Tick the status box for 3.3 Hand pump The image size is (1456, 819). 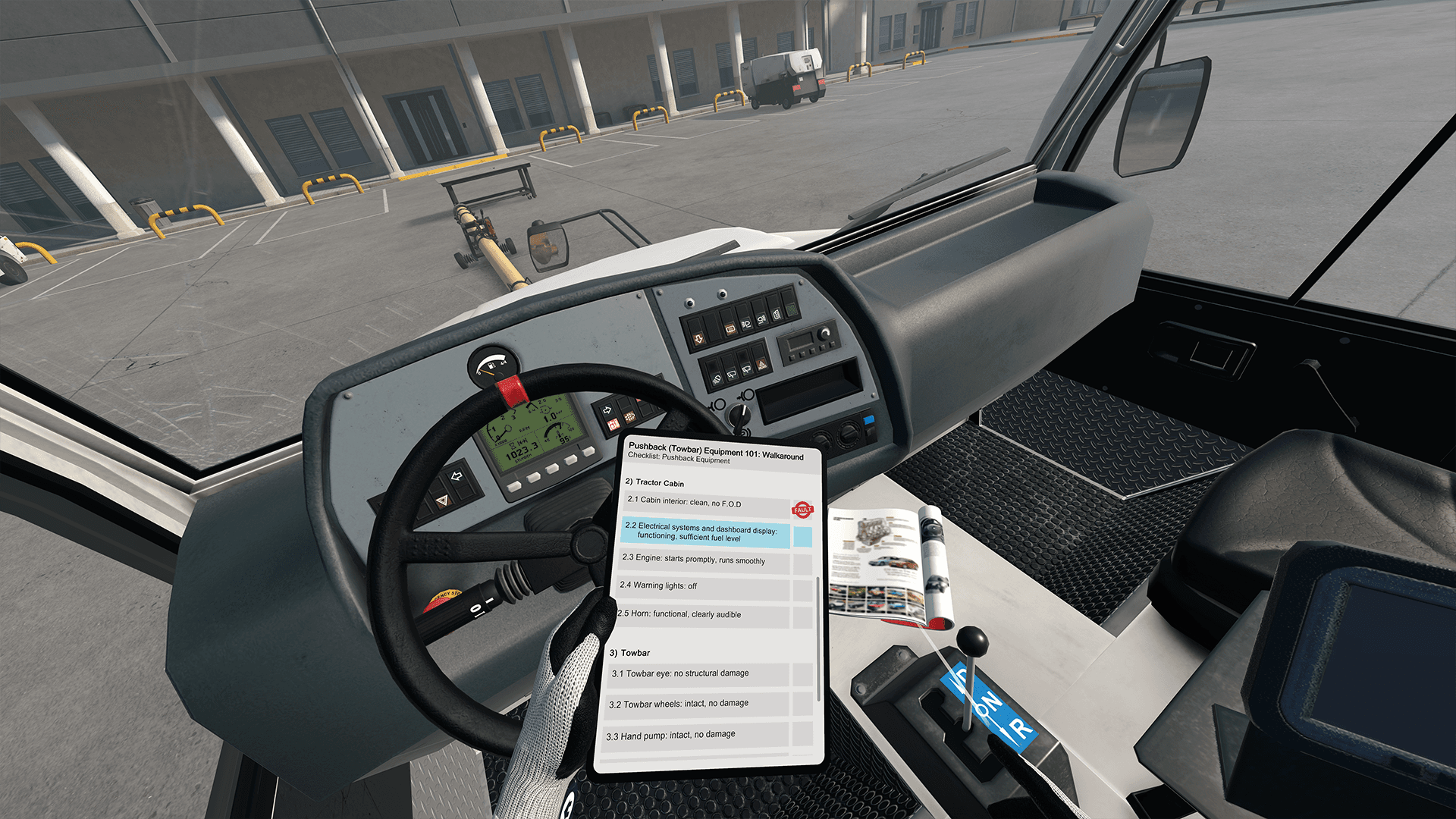802,733
